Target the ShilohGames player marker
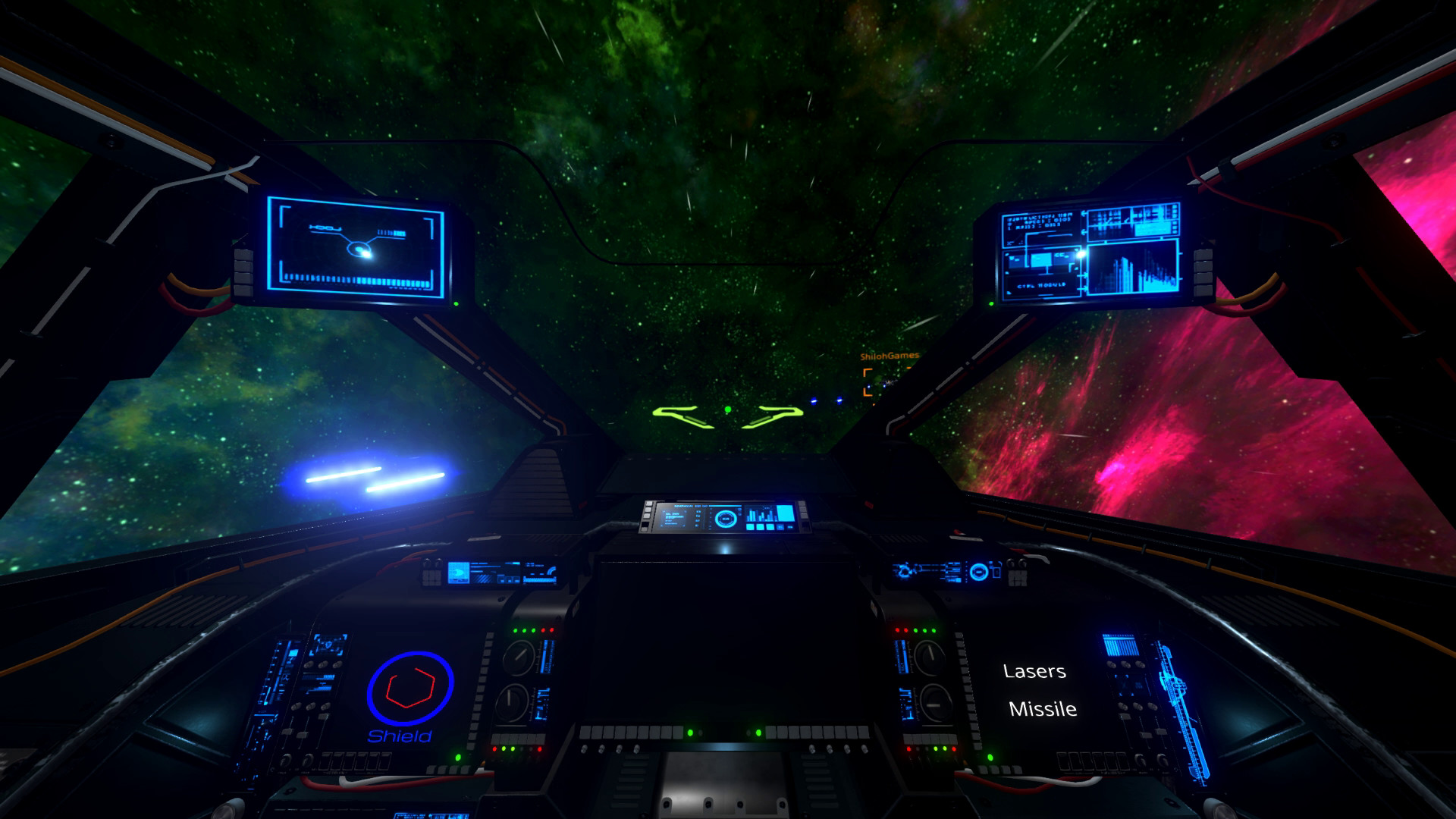Image resolution: width=1456 pixels, height=819 pixels. tap(882, 381)
